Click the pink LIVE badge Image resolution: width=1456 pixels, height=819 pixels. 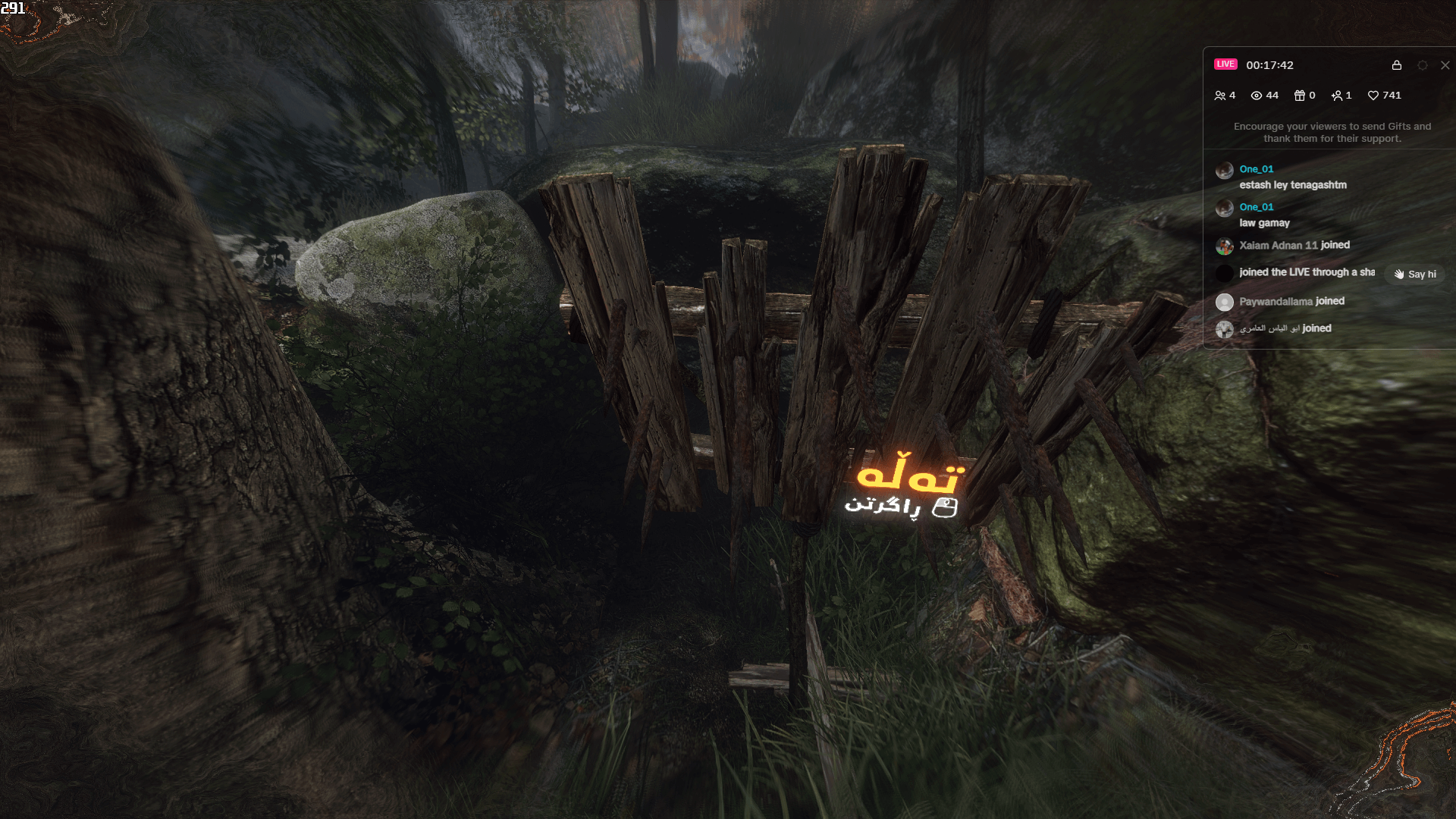click(x=1226, y=64)
